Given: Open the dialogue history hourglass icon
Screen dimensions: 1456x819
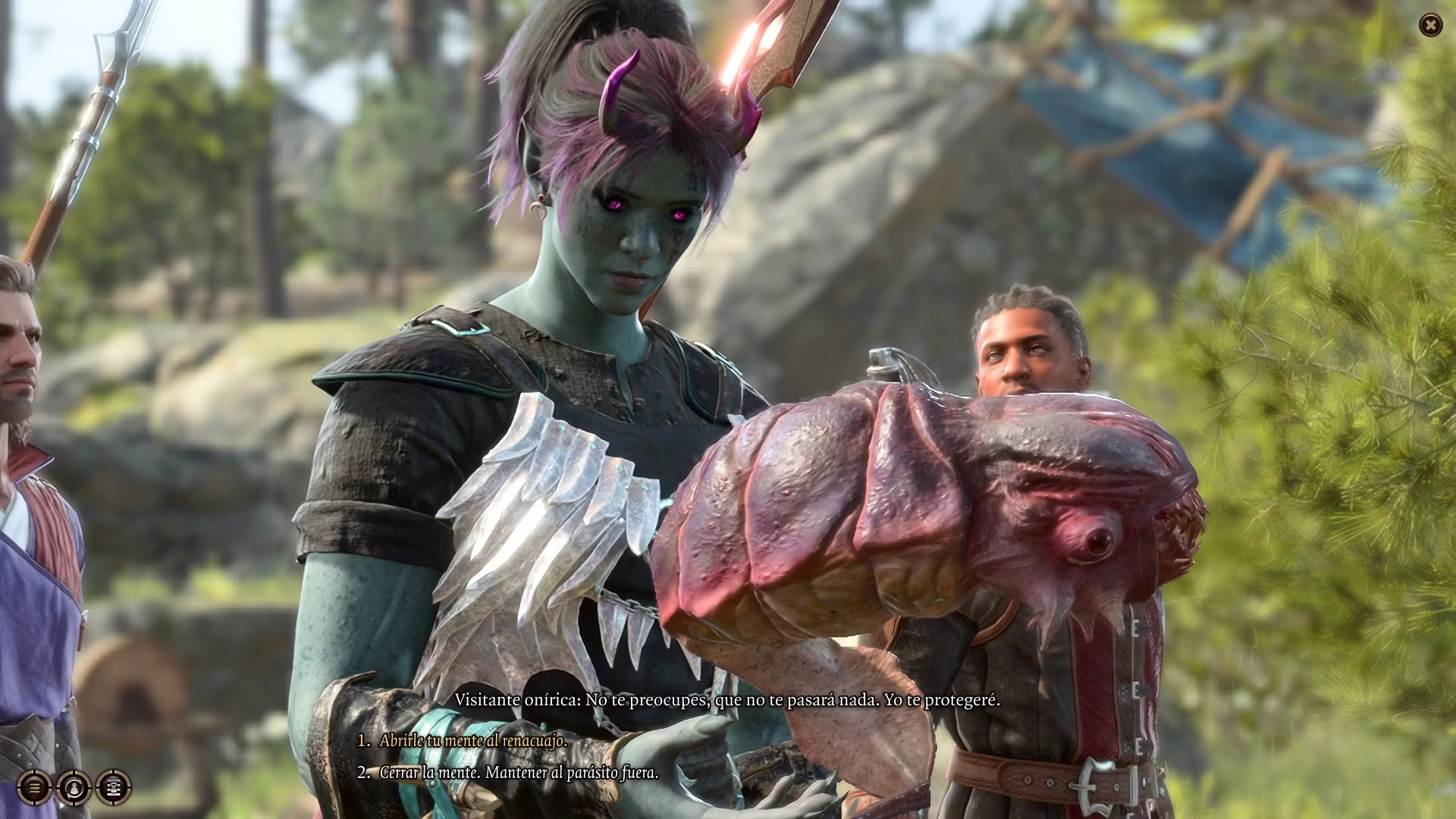Looking at the screenshot, I should [x=114, y=787].
